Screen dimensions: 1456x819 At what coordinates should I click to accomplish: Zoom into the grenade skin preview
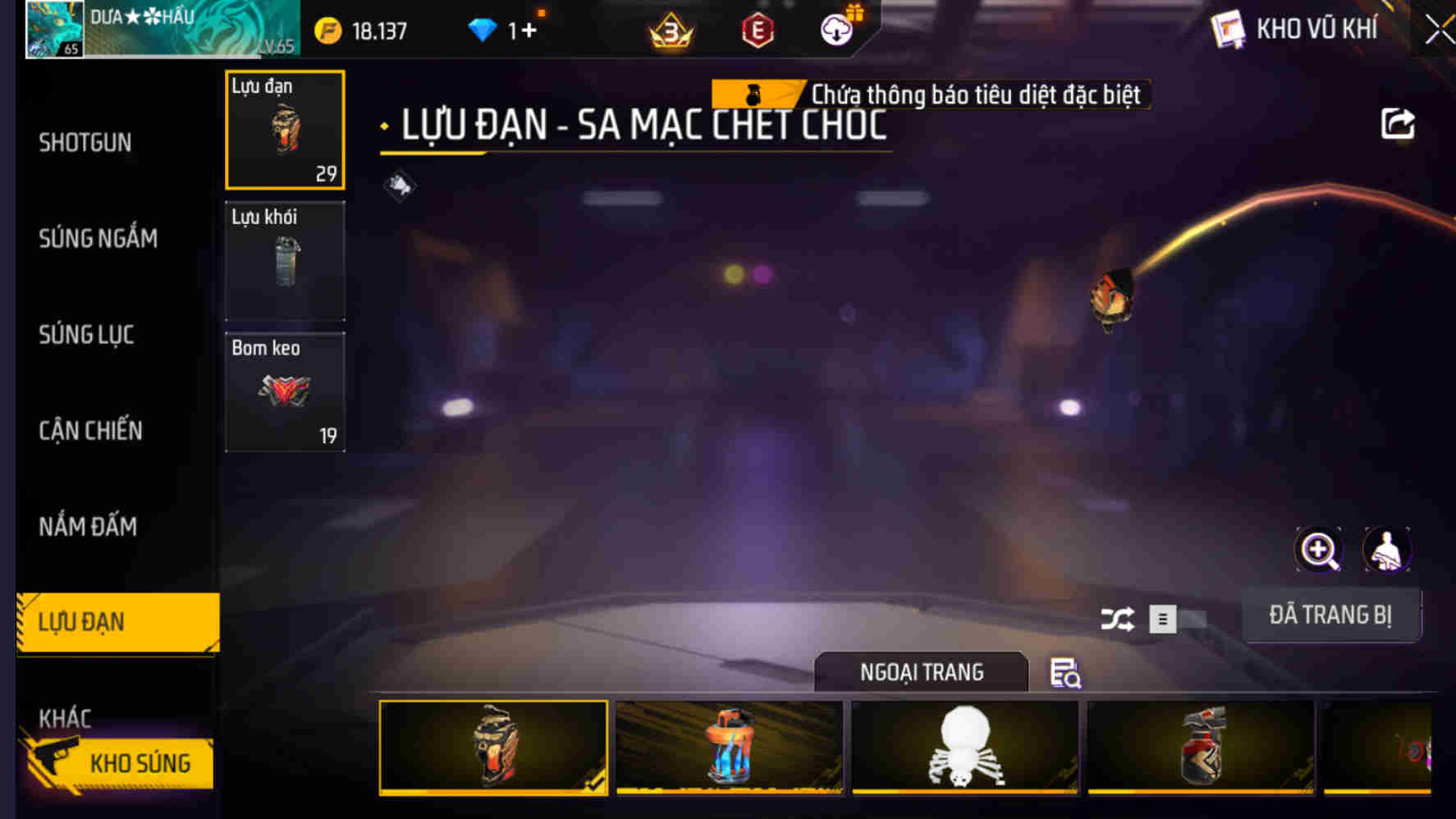pyautogui.click(x=1318, y=550)
